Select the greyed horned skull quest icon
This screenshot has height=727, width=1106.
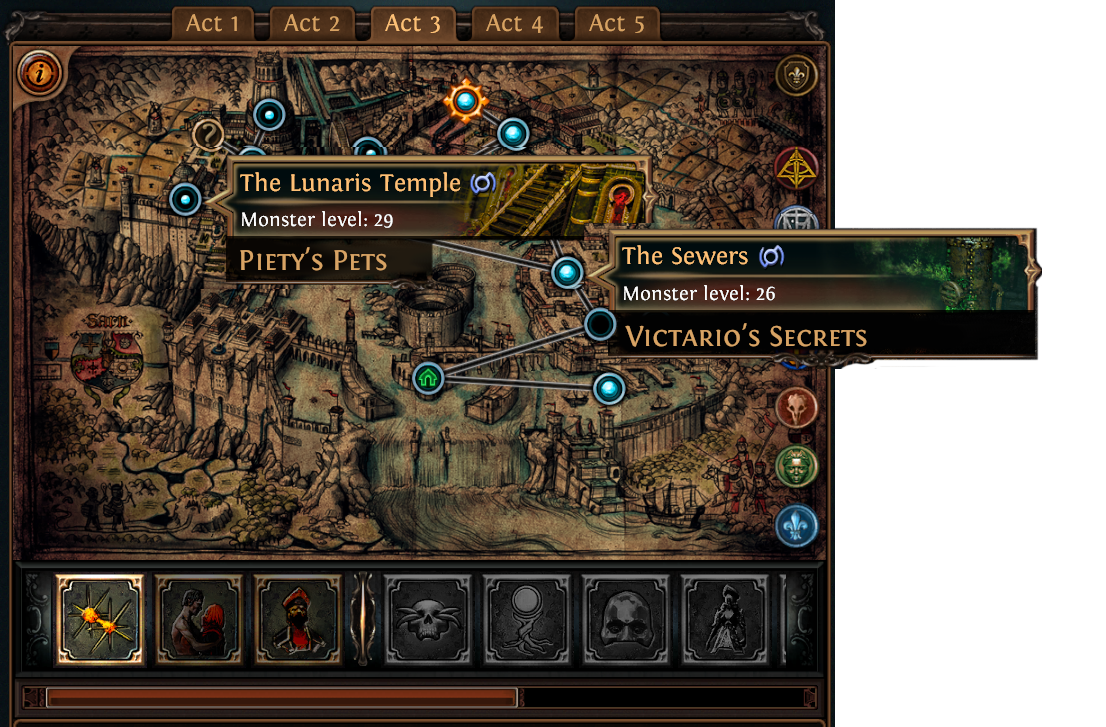(x=428, y=620)
